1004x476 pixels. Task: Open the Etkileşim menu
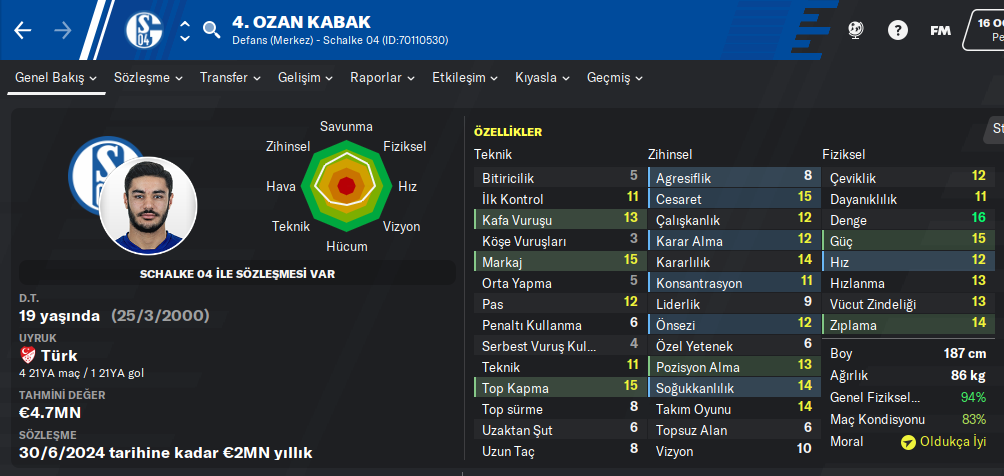tap(465, 78)
